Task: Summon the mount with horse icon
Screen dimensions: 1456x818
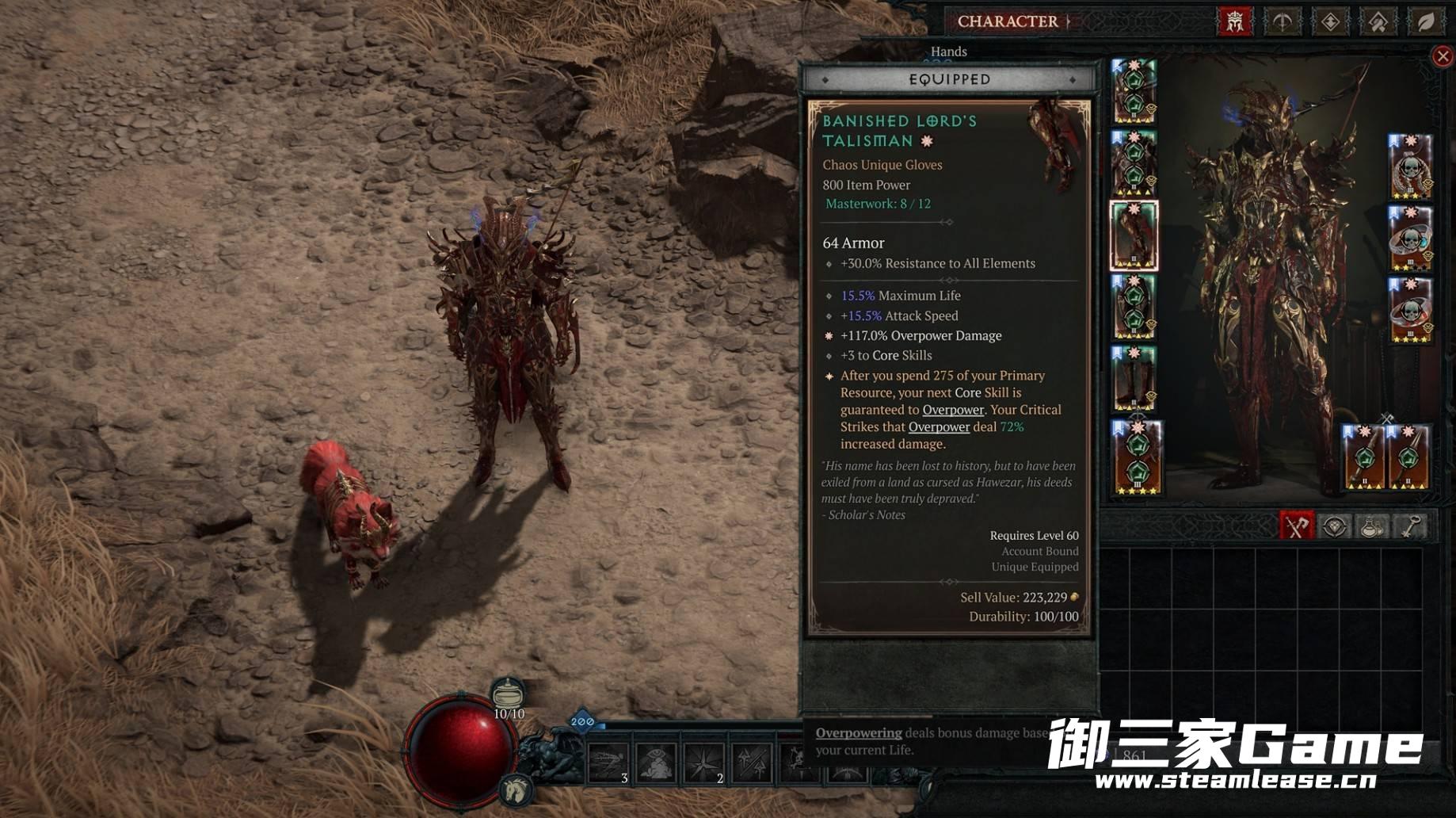Action: (516, 789)
